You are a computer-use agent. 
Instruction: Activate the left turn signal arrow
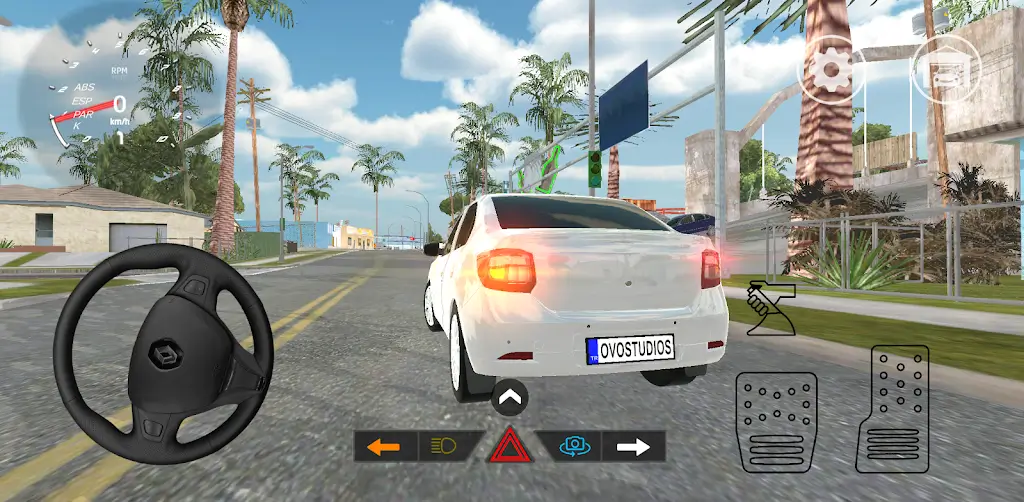pyautogui.click(x=384, y=446)
